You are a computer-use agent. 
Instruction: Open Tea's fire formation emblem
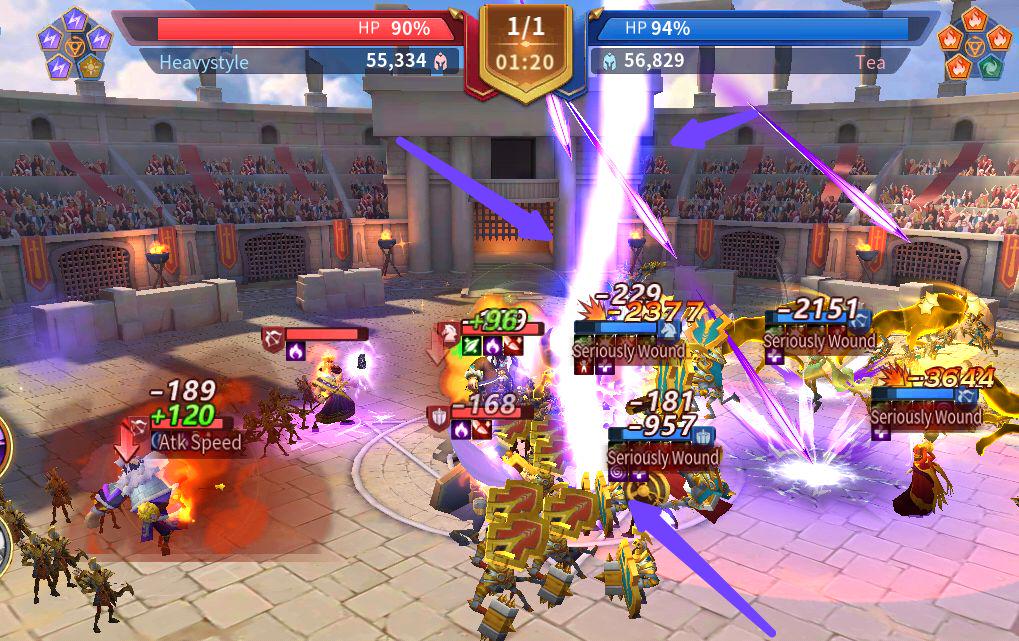point(973,43)
